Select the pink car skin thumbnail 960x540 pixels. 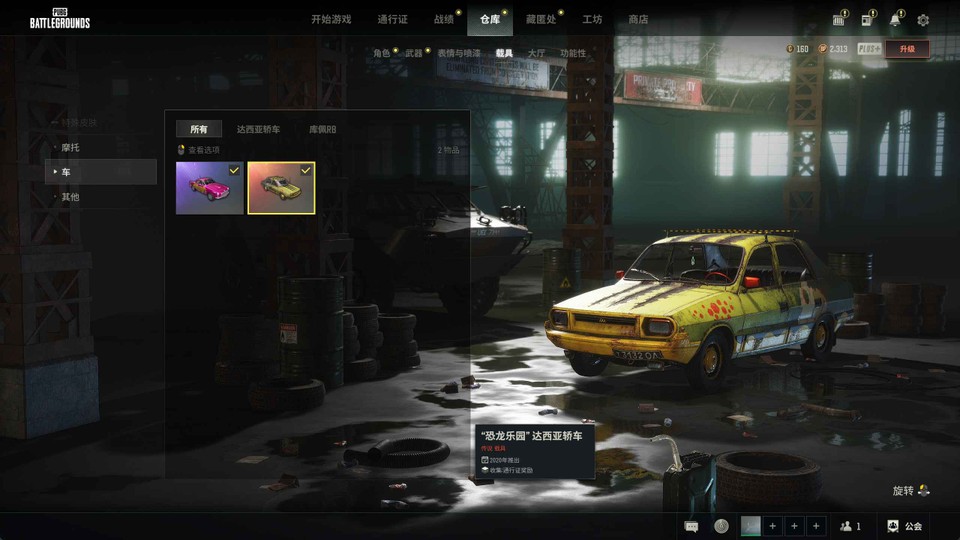coord(210,188)
